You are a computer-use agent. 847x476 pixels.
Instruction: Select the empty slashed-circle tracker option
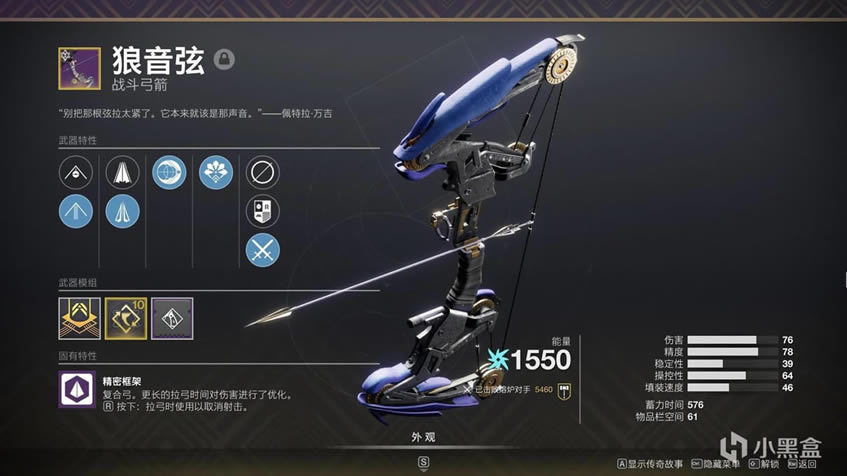coord(262,172)
